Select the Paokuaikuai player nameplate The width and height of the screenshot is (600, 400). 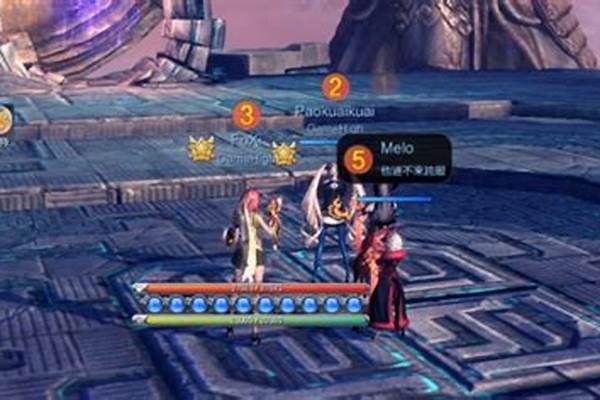(x=335, y=111)
